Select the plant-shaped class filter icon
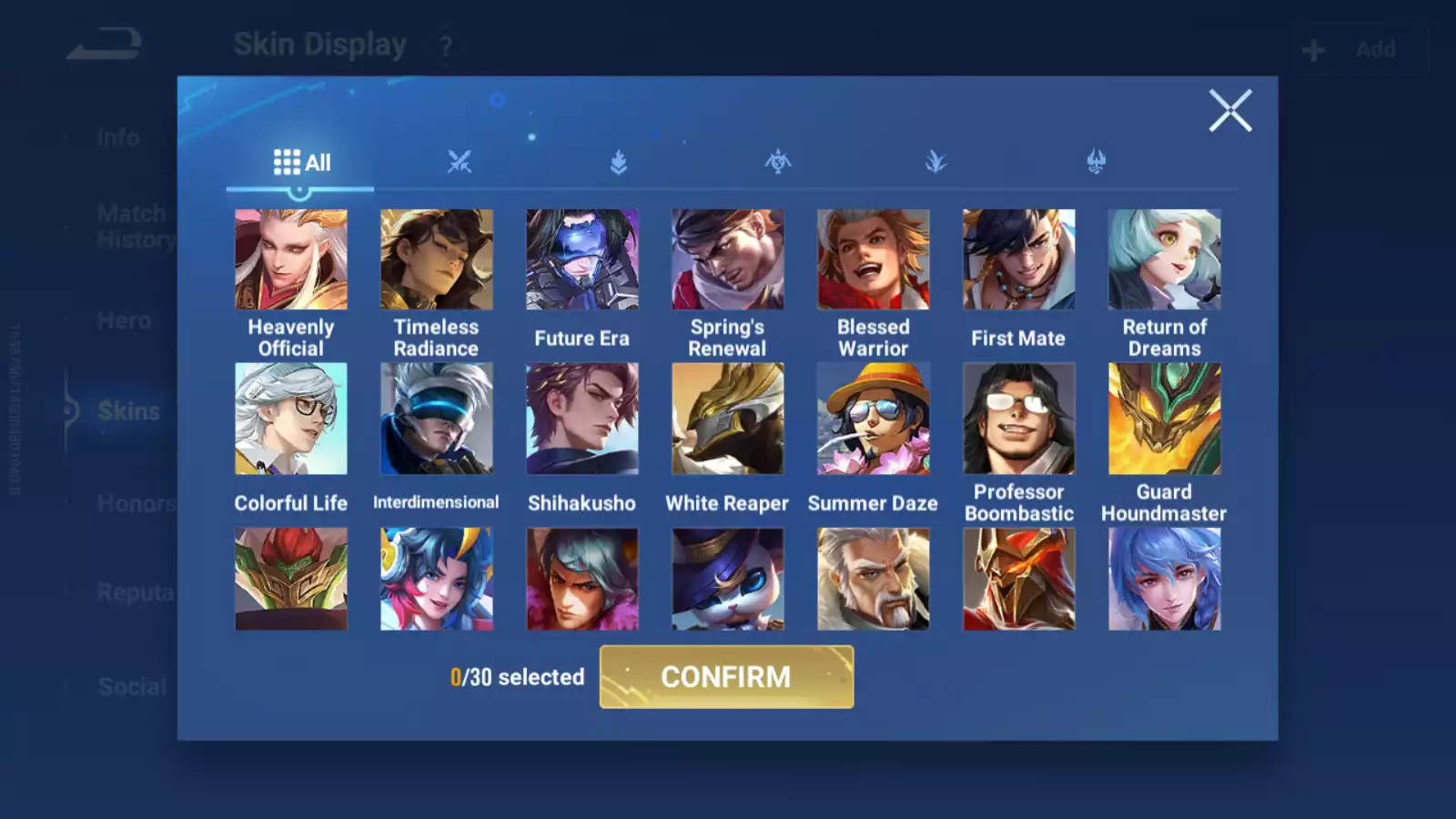This screenshot has height=819, width=1456. (x=935, y=161)
